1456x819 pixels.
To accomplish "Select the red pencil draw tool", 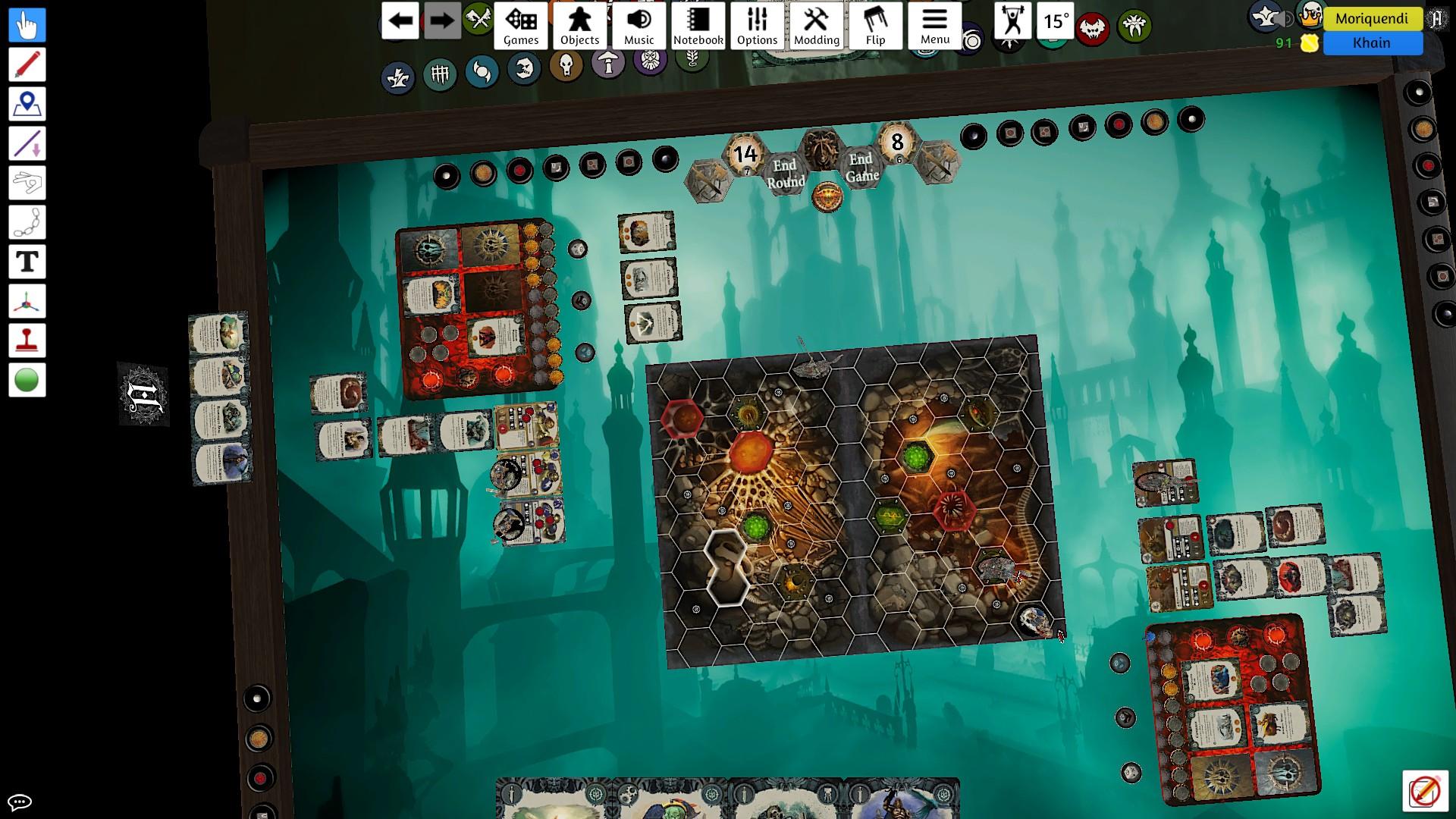I will pos(27,64).
